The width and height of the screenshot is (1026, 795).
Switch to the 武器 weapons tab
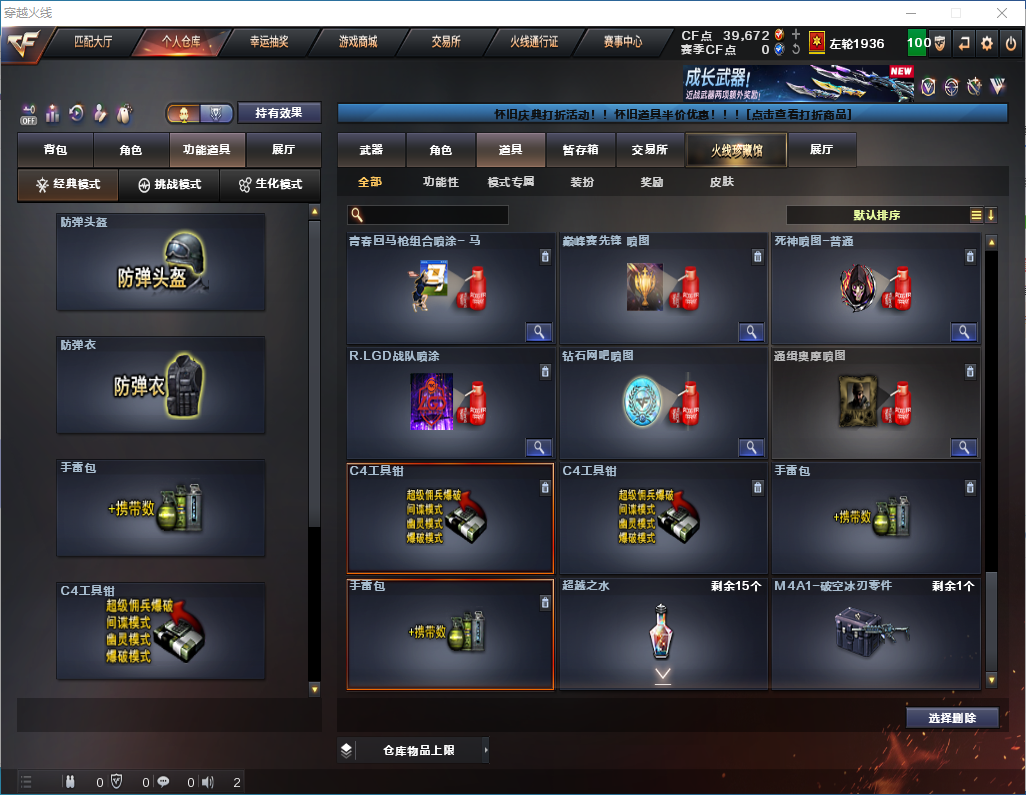[x=371, y=150]
